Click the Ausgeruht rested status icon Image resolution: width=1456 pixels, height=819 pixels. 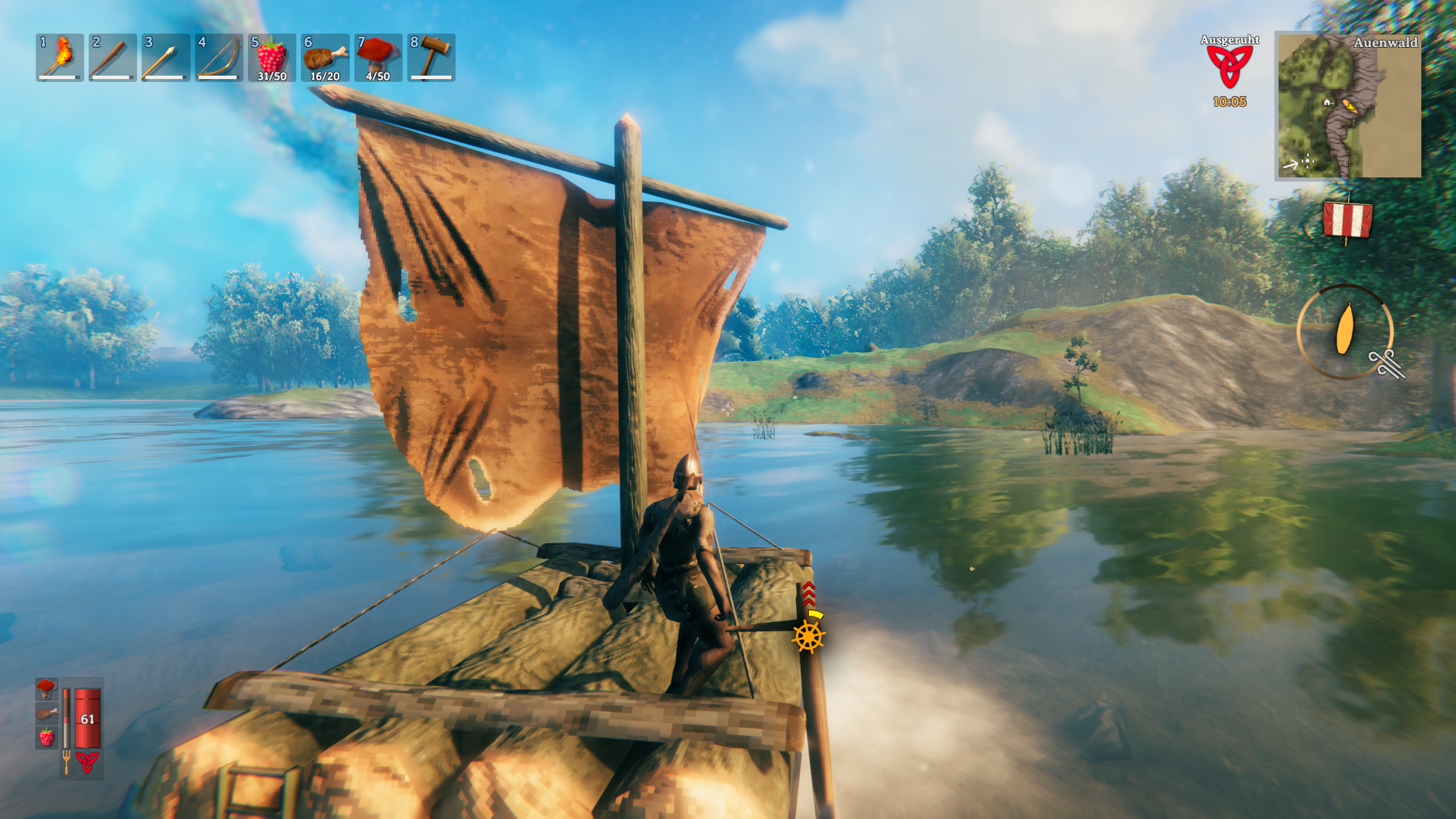[x=1230, y=67]
